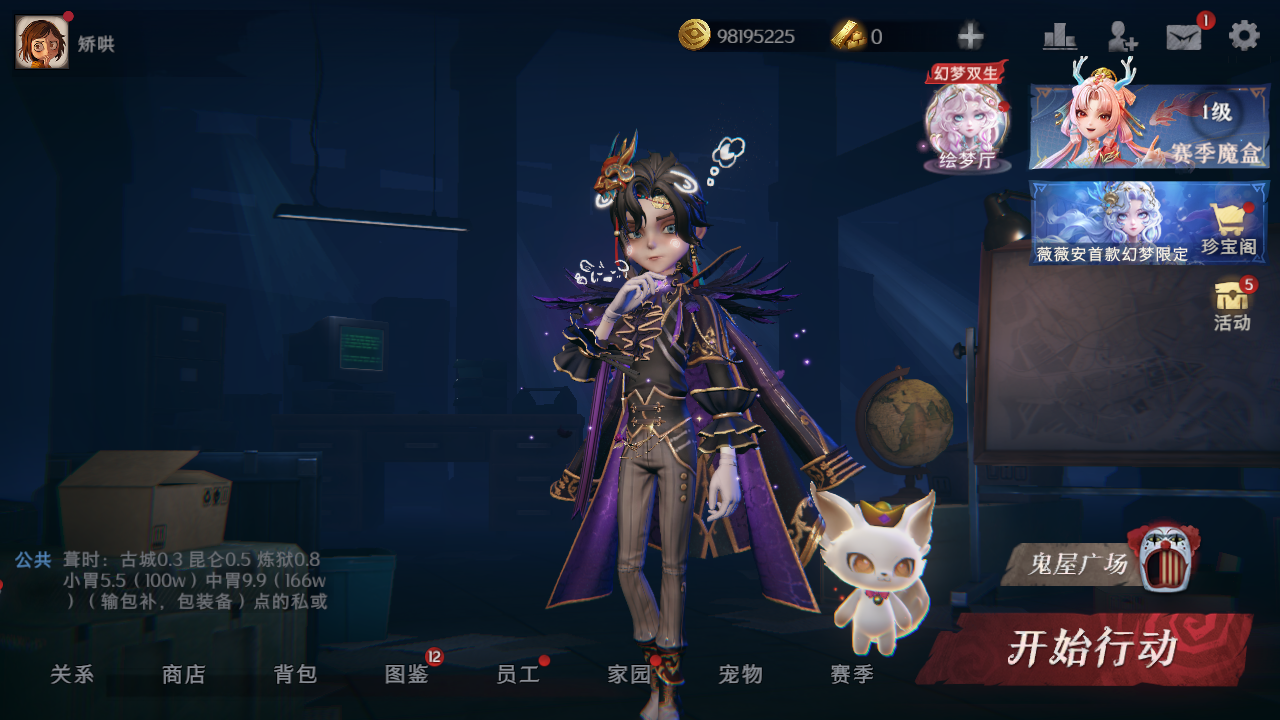Add more gold bars with plus button
The height and width of the screenshot is (720, 1280).
(x=970, y=37)
